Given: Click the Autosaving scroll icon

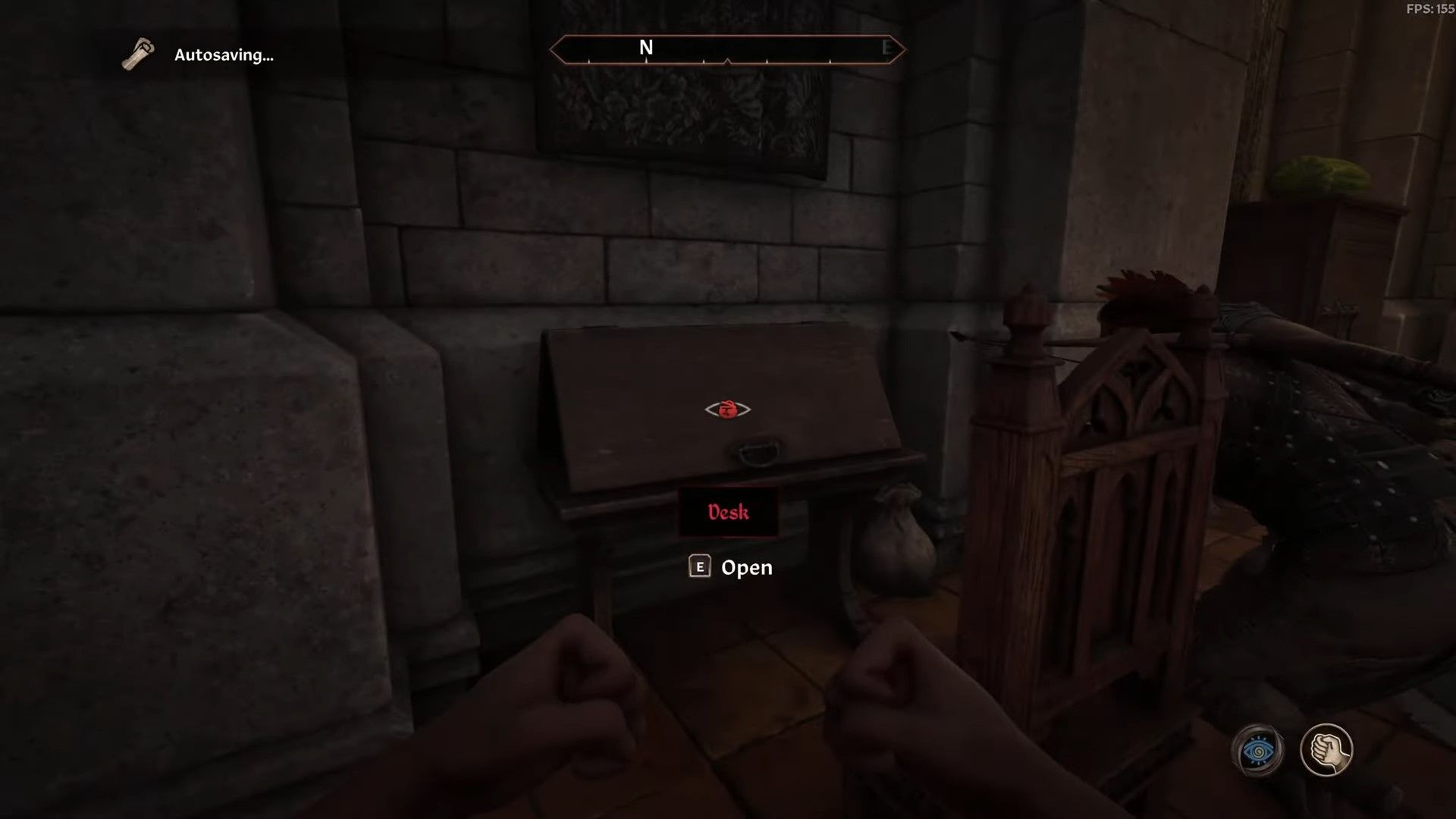Looking at the screenshot, I should [136, 55].
